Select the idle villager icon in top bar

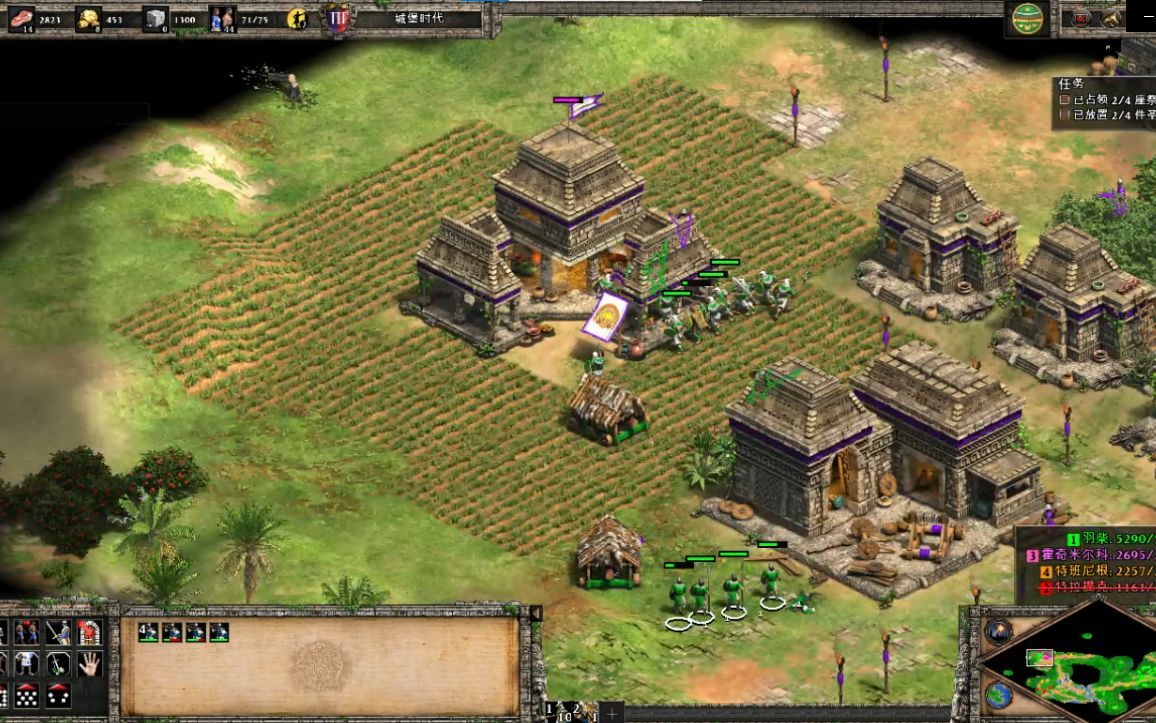tap(297, 18)
